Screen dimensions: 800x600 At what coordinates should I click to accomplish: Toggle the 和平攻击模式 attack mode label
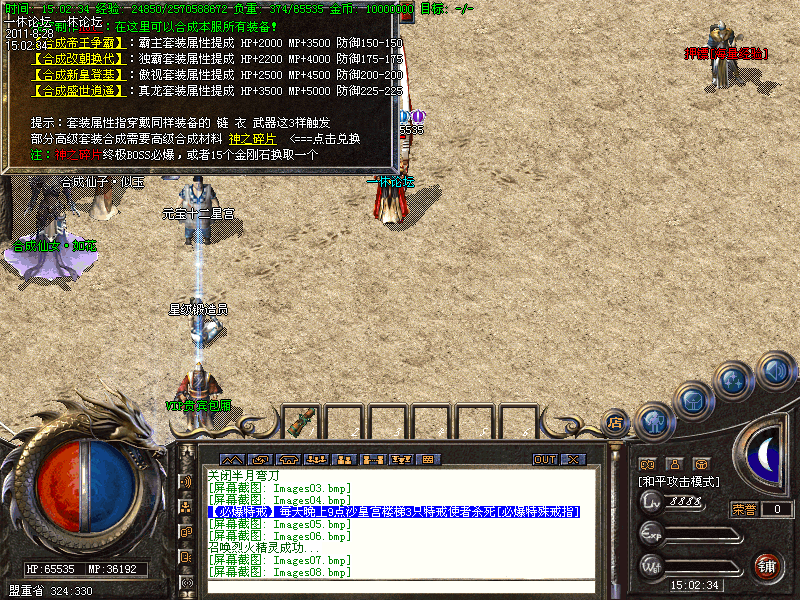click(680, 482)
